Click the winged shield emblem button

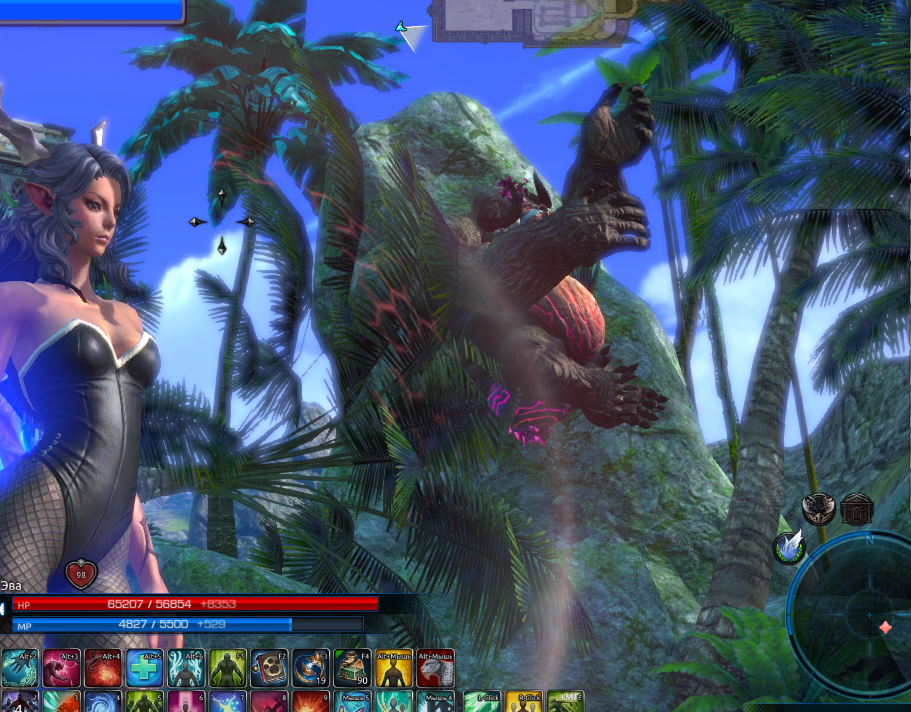[818, 508]
